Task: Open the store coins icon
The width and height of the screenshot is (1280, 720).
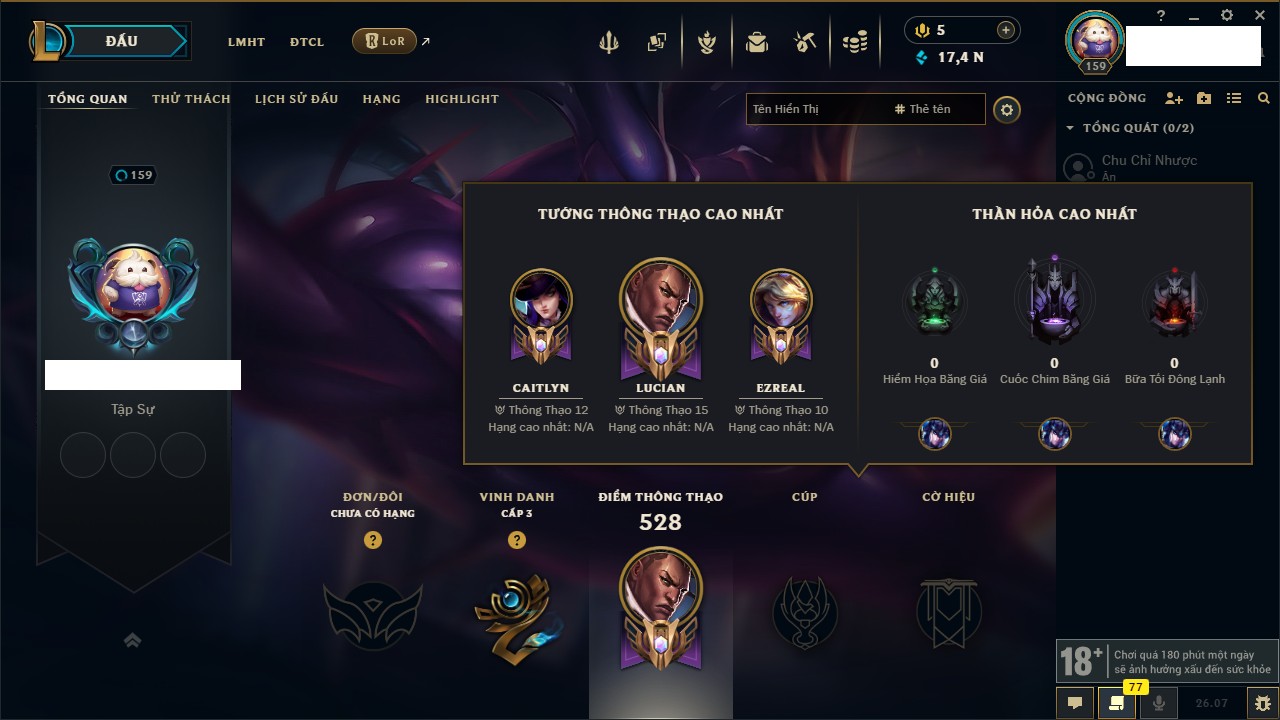Action: 854,42
